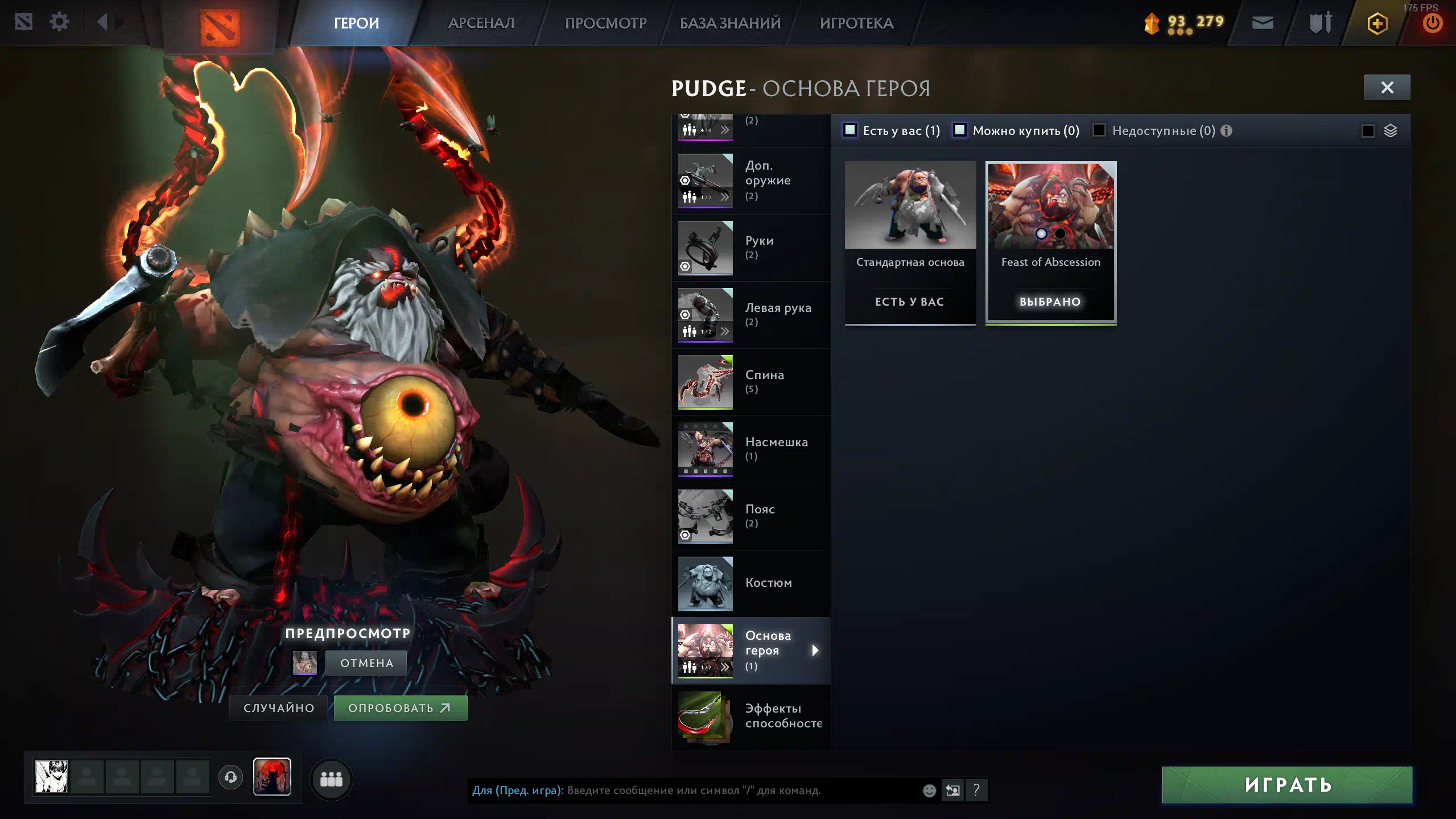1456x819 pixels.
Task: Close the Pudge loadout panel
Action: (x=1387, y=88)
